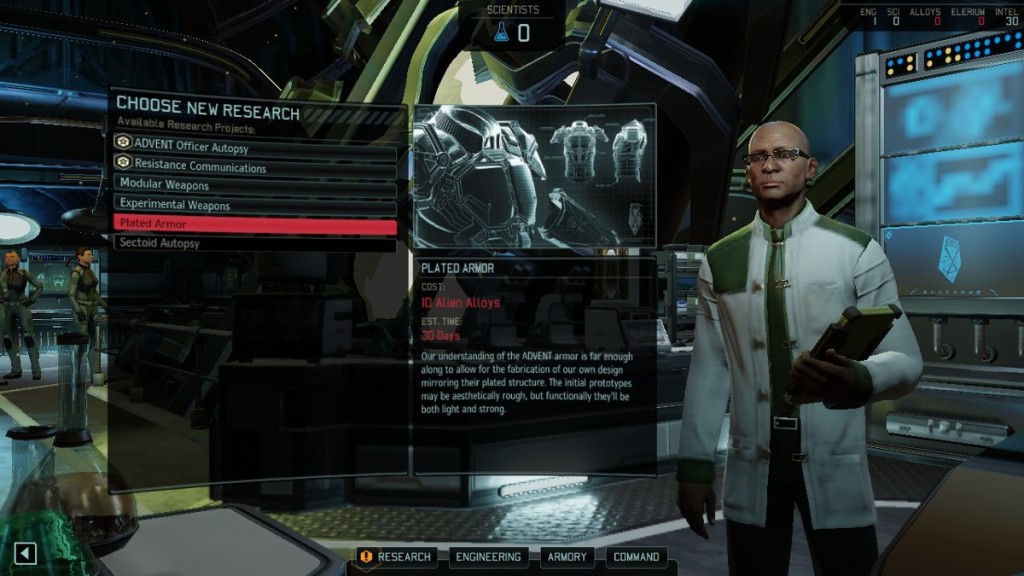This screenshot has height=576, width=1024.
Task: Open the Command tab
Action: (x=635, y=557)
